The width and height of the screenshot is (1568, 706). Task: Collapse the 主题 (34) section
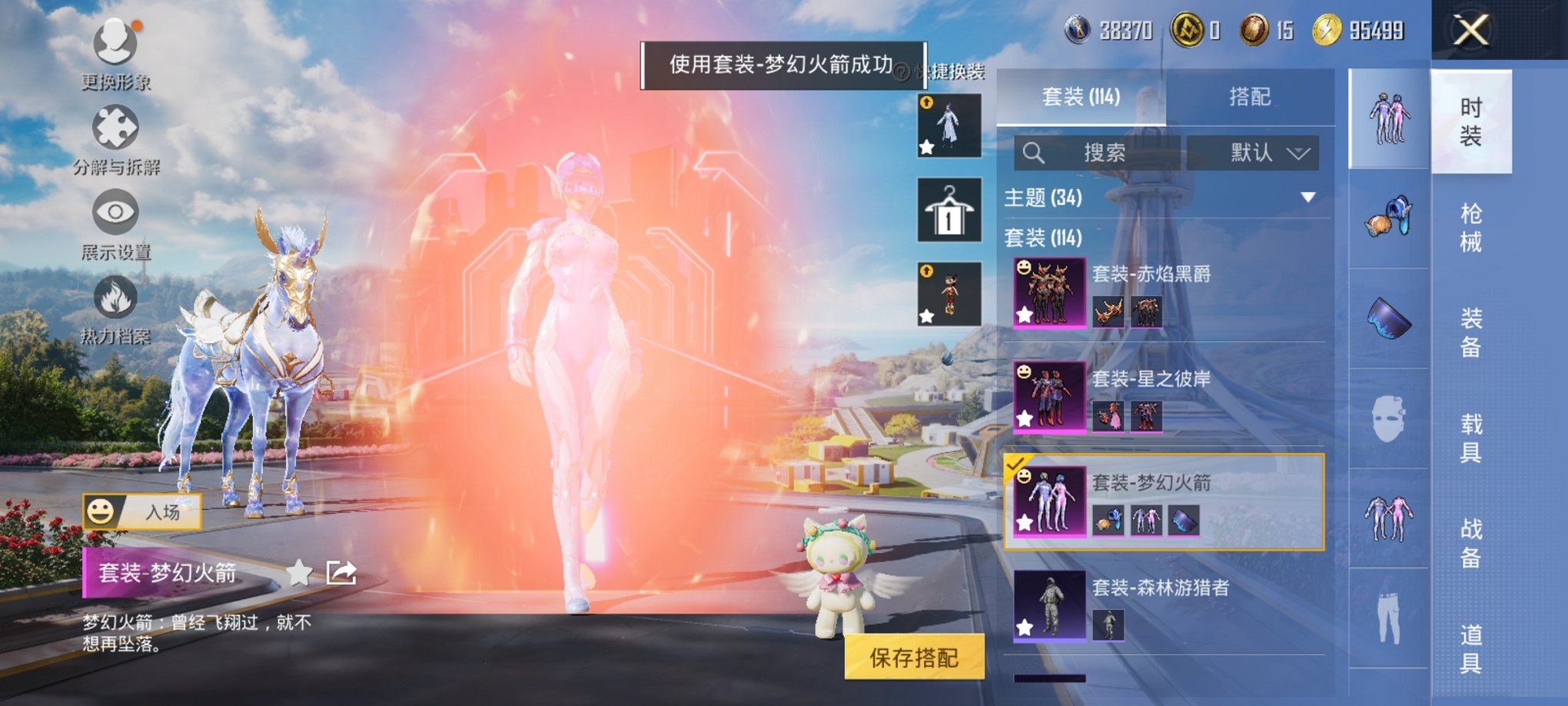tap(1308, 198)
